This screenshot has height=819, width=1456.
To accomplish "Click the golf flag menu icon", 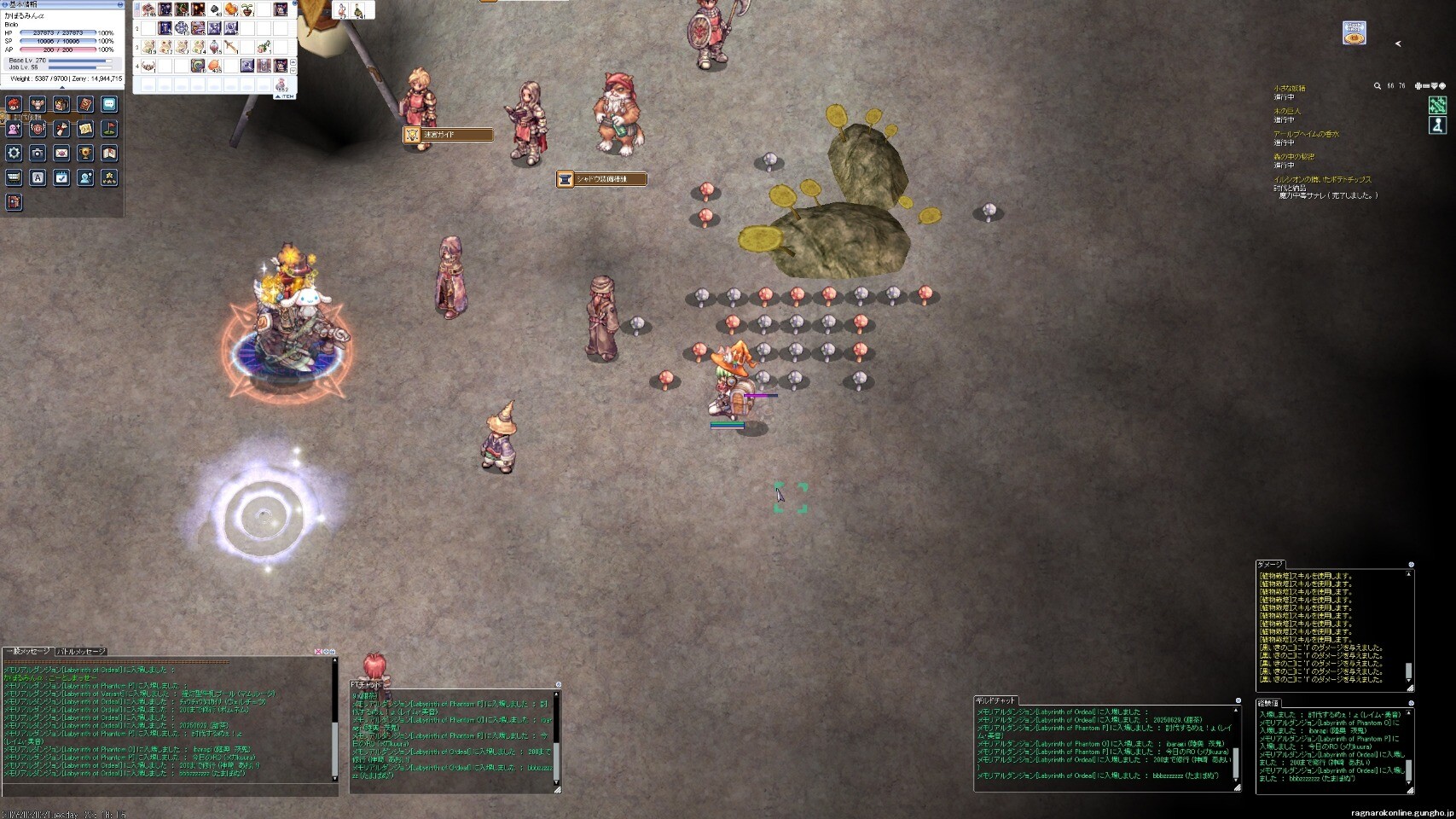I will point(109,129).
